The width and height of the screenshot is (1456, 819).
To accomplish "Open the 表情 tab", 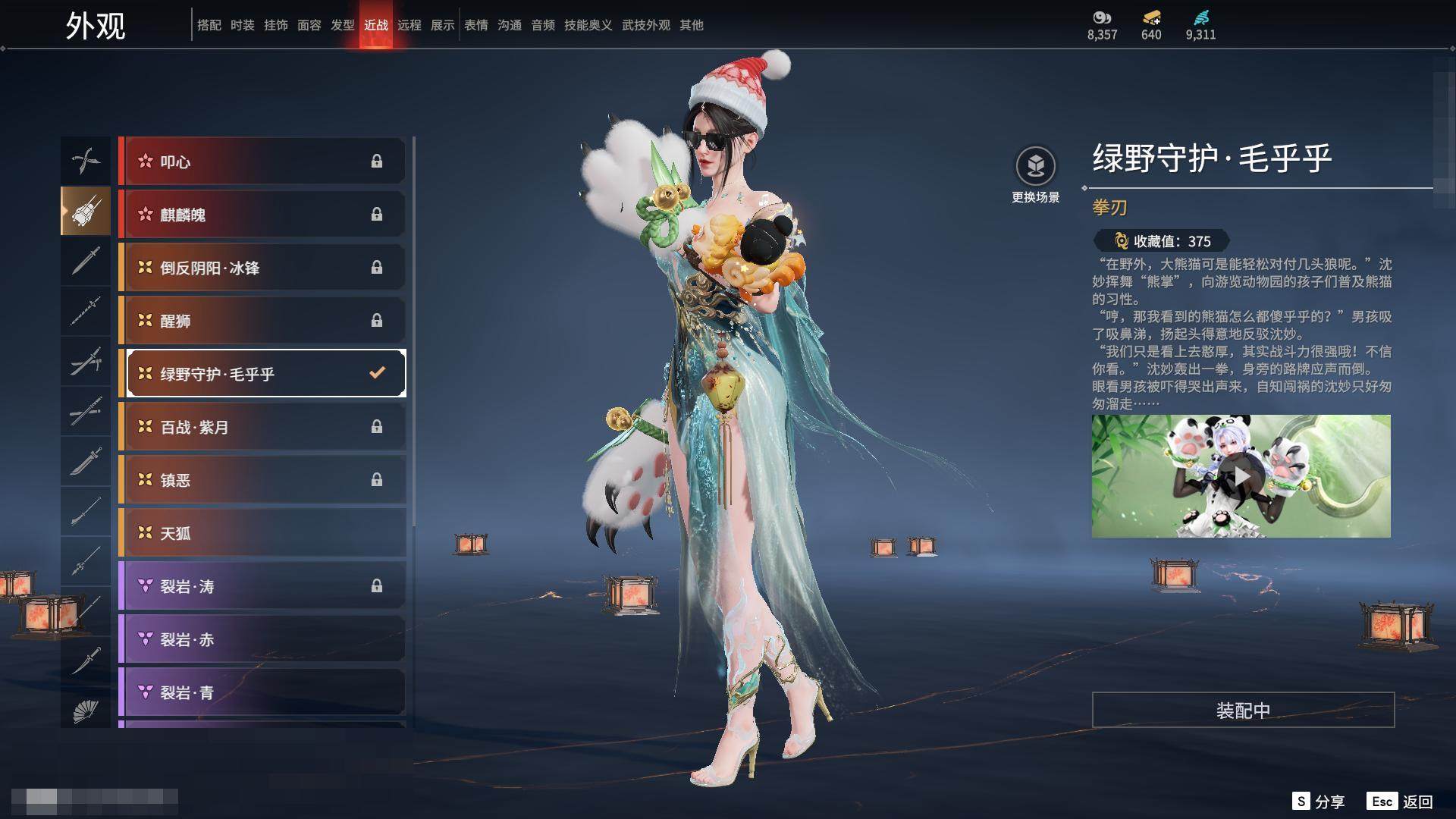I will (x=476, y=25).
